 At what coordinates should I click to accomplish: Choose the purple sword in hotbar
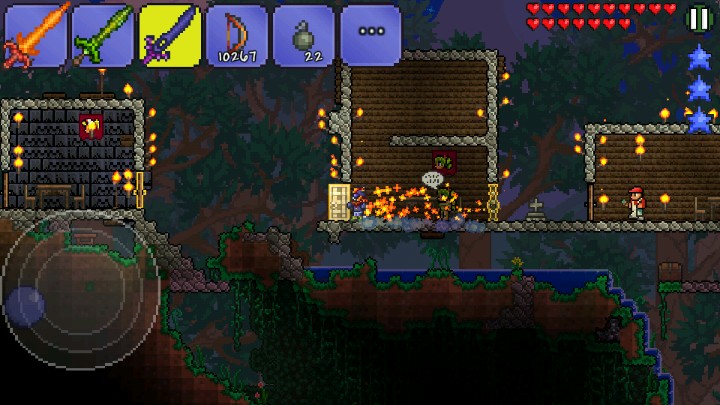point(169,35)
